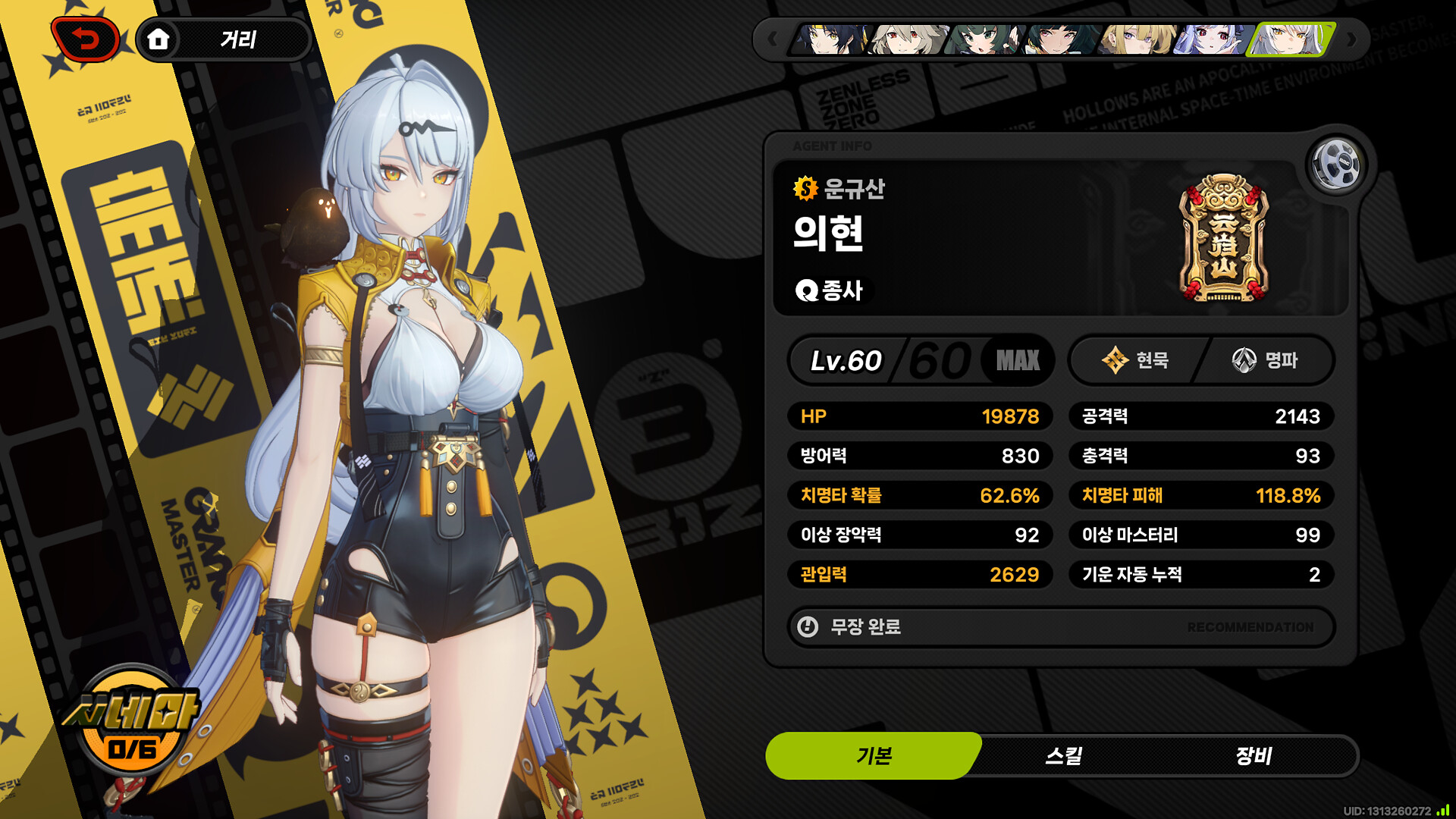This screenshot has width=1456, height=819.
Task: Click the 종사 magnifier tag
Action: click(830, 290)
